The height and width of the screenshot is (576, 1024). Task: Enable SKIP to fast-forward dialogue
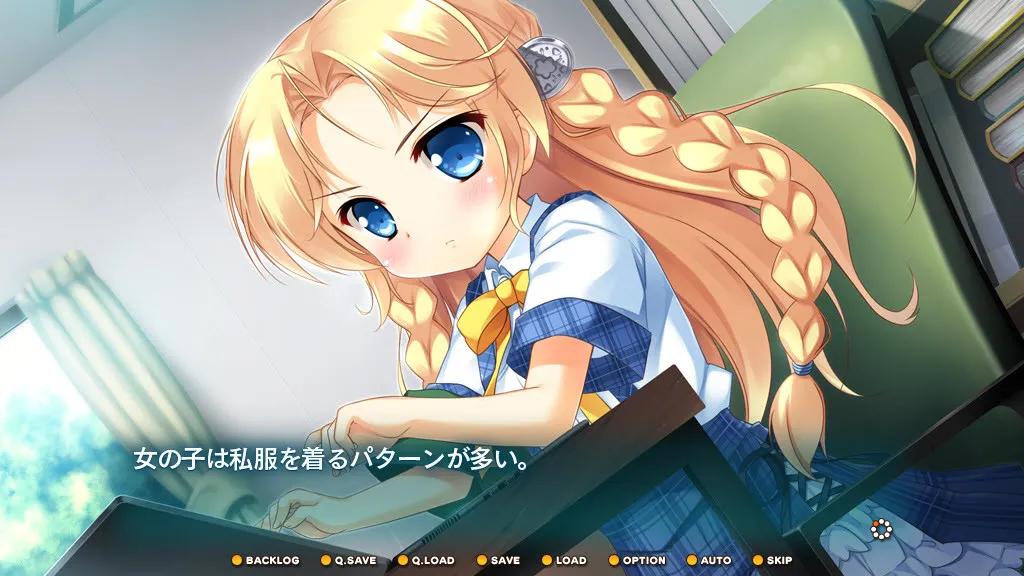tap(772, 561)
